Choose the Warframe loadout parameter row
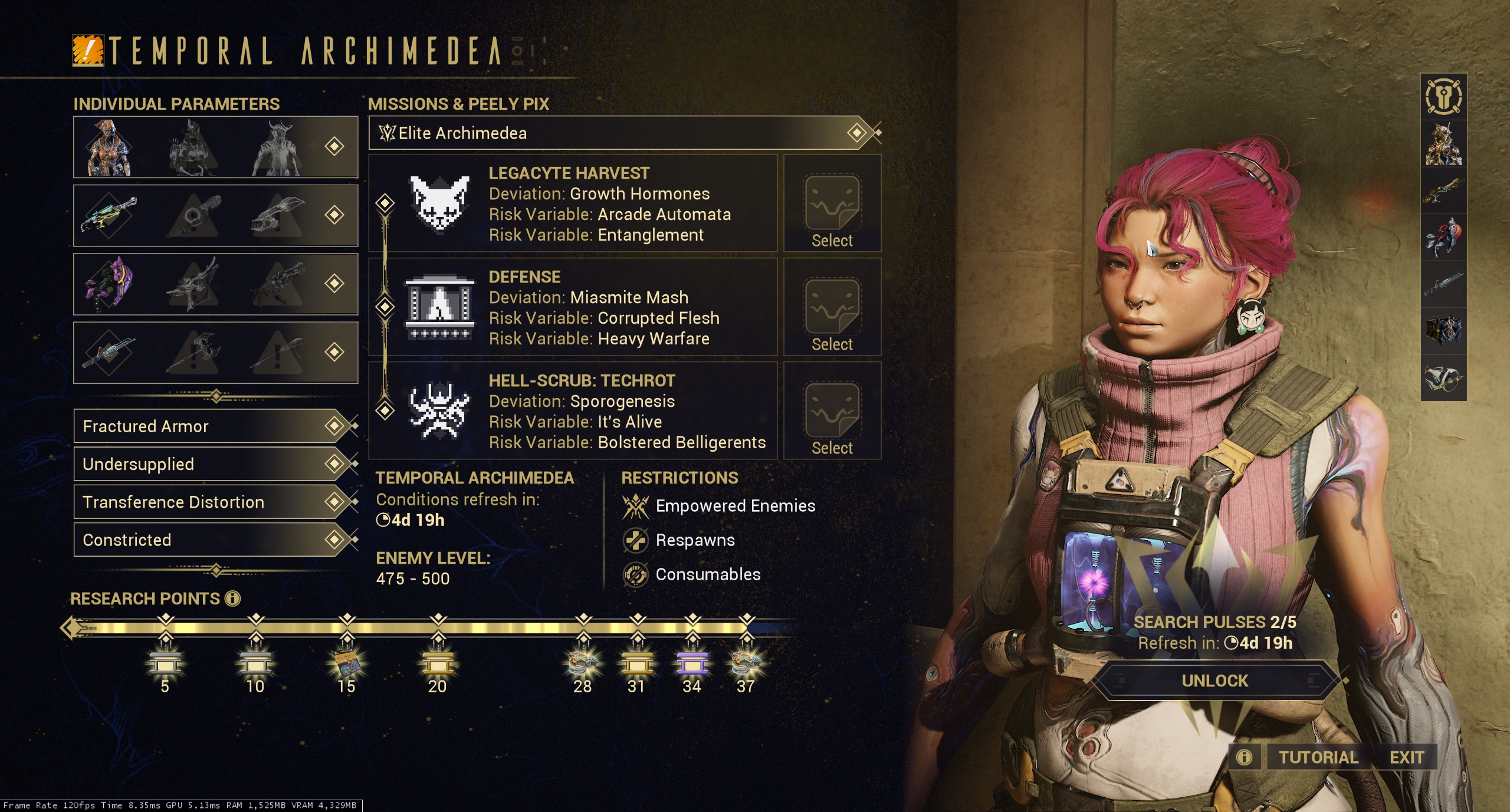Screen dimensions: 1510x812 [215, 147]
